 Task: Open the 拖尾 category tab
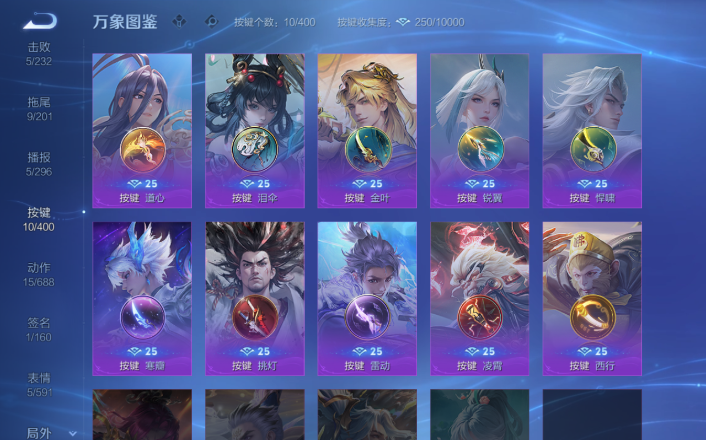pos(39,108)
